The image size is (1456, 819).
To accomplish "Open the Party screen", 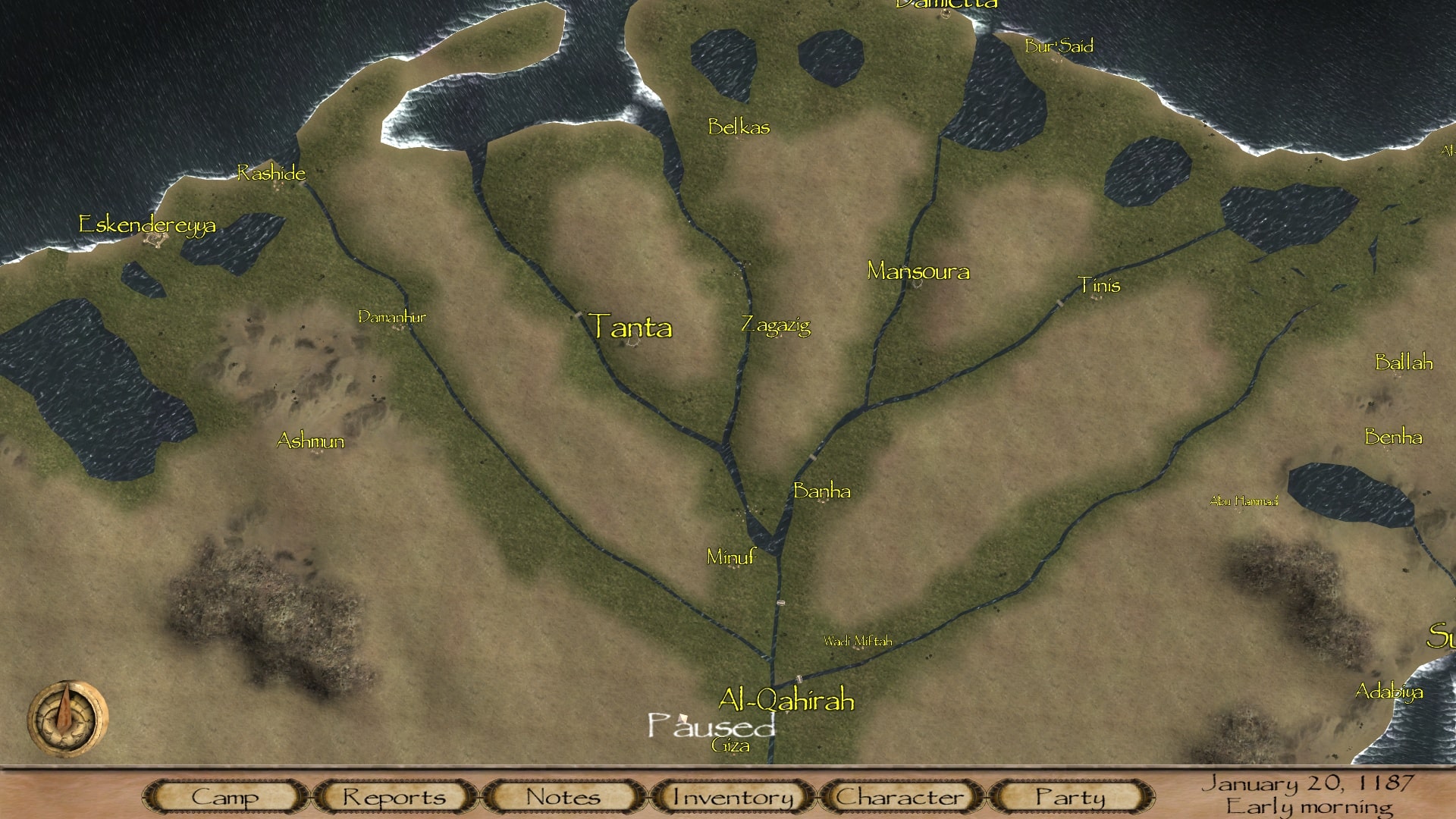I will 1070,797.
